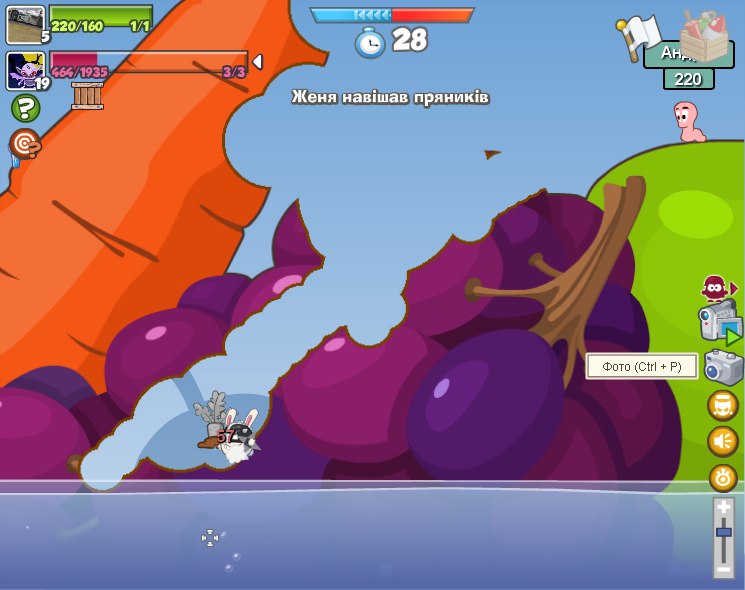Click the round orange face button
The image size is (745, 590).
[723, 405]
